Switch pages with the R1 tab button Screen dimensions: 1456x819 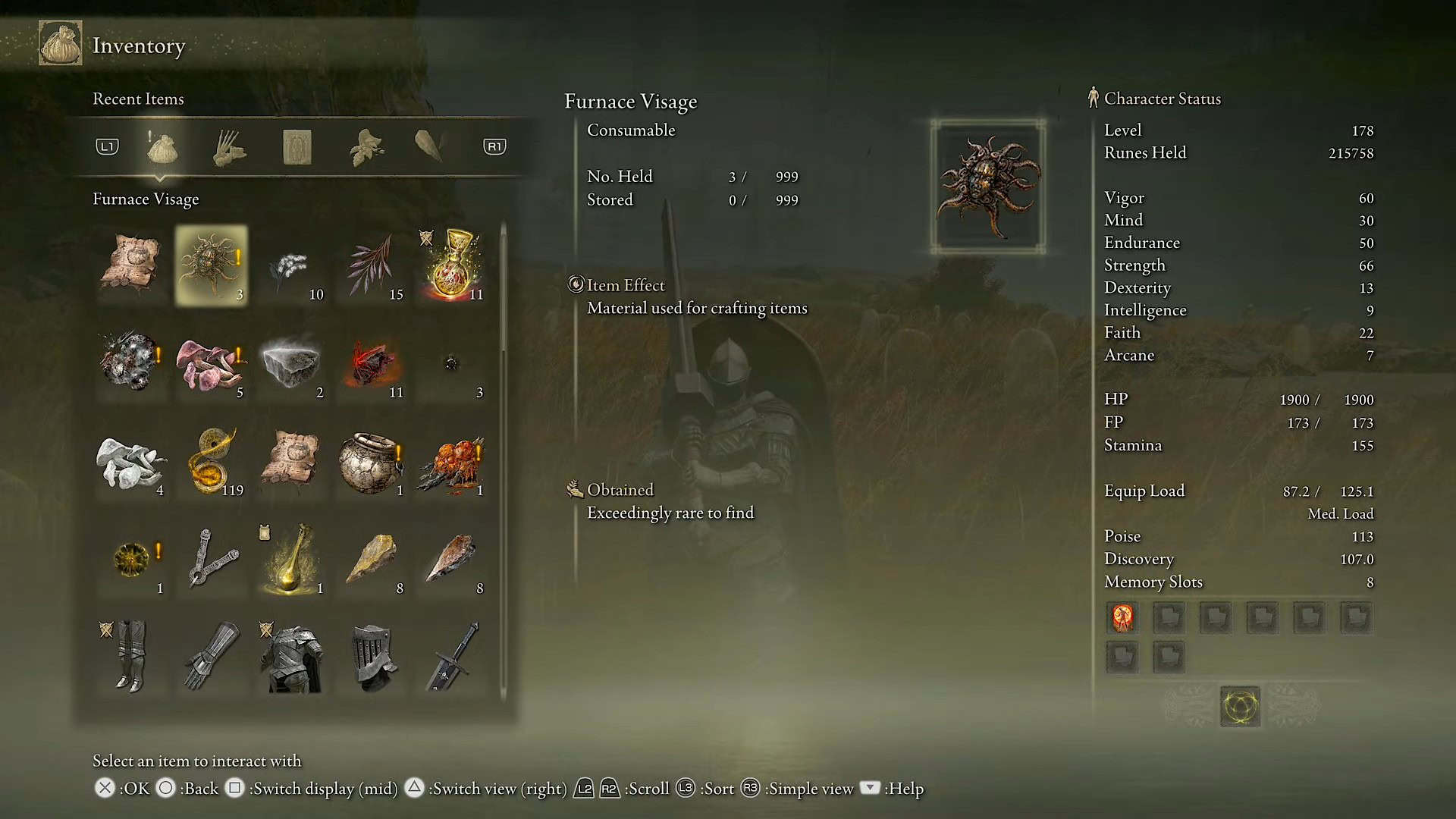pyautogui.click(x=494, y=147)
